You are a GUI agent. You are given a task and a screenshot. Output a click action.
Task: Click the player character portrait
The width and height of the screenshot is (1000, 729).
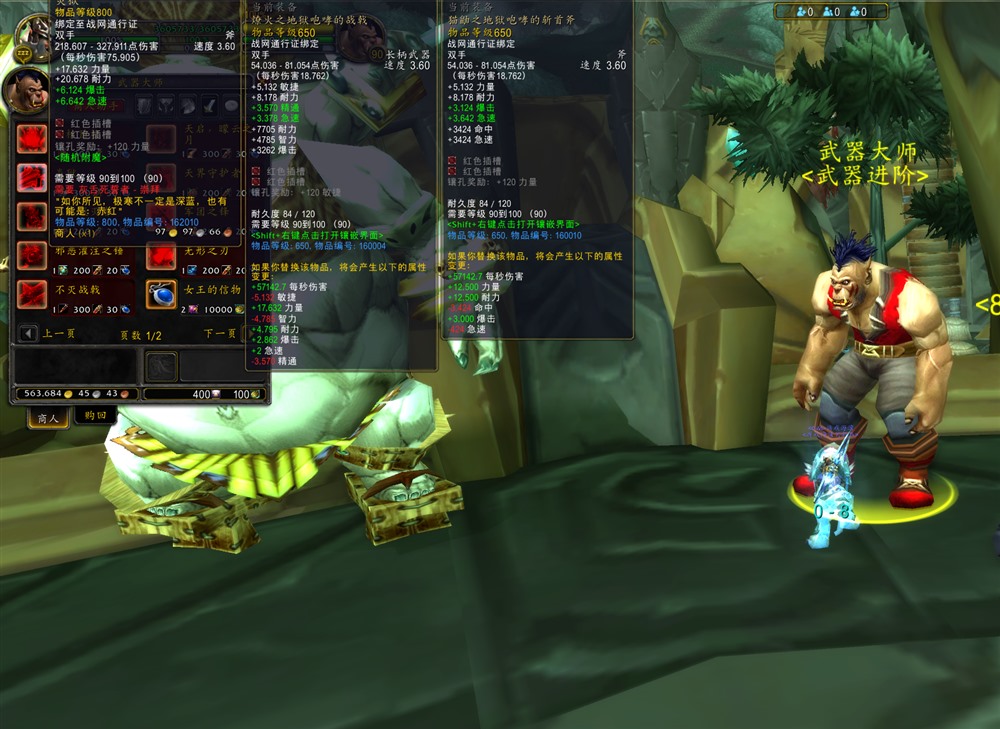pyautogui.click(x=32, y=33)
